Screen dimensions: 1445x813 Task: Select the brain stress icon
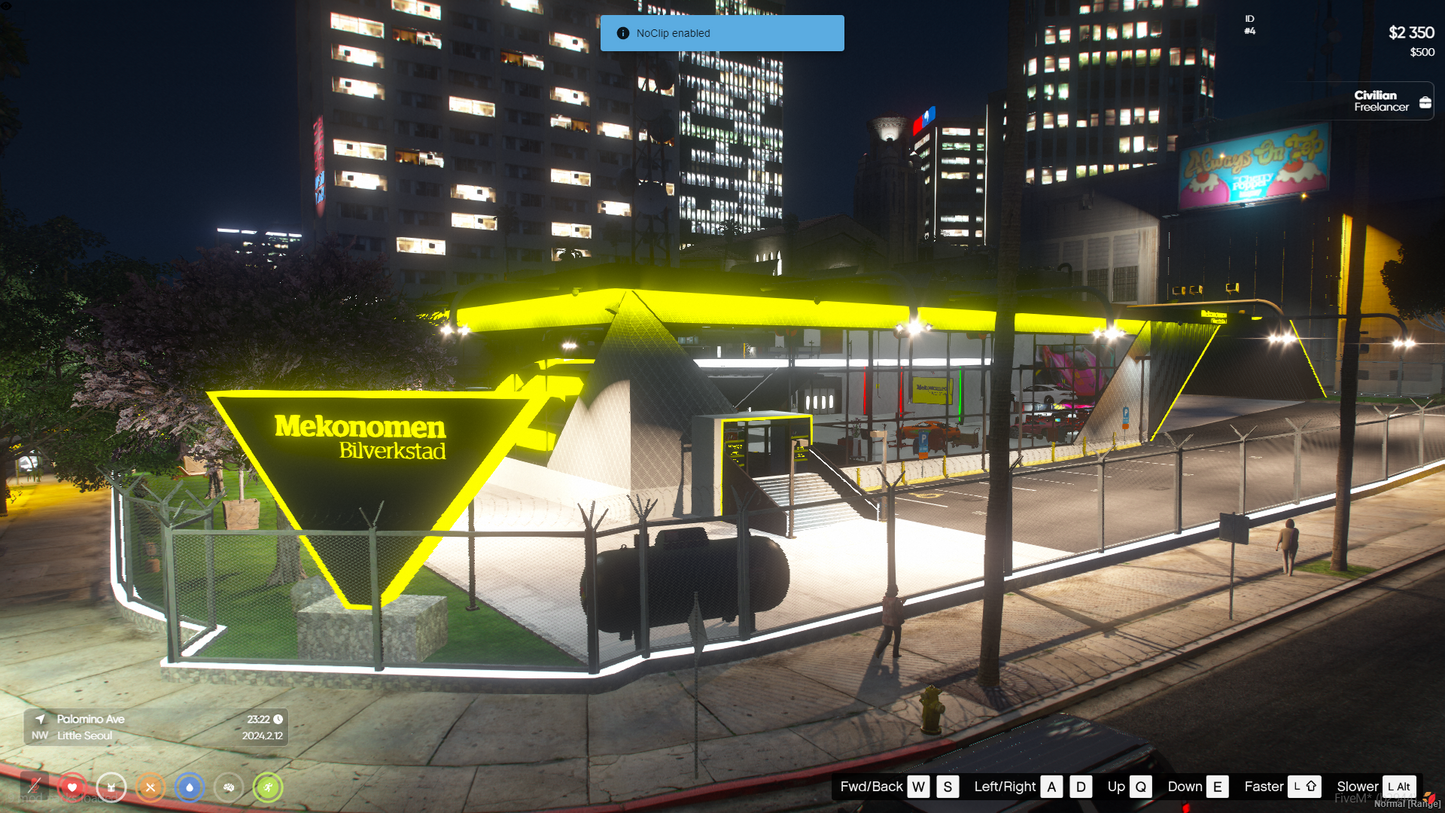click(229, 788)
